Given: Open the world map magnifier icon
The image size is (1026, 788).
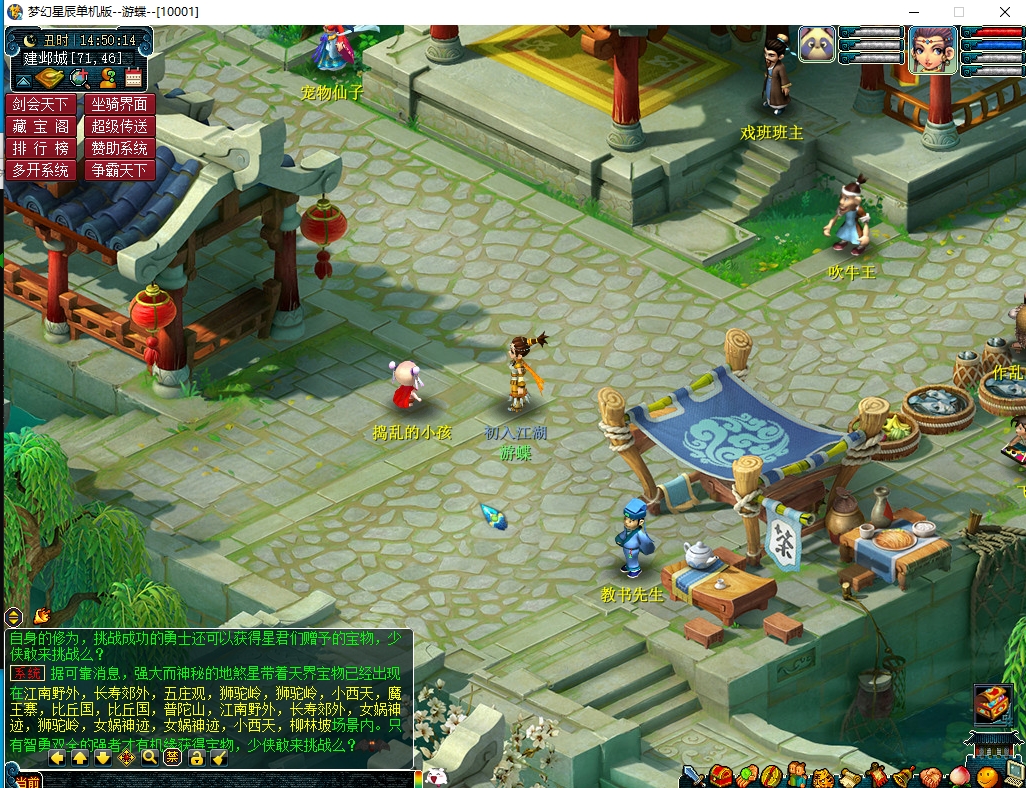Looking at the screenshot, I should tap(79, 78).
